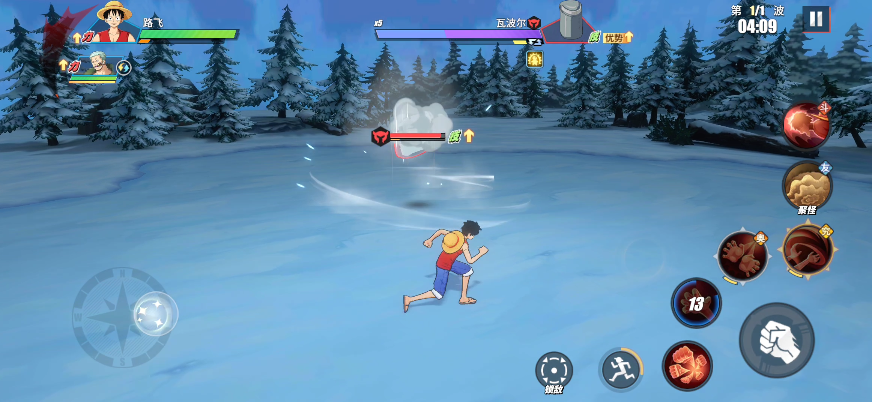Activate the red flaming ultimate skill
The width and height of the screenshot is (872, 402).
coord(805,125)
